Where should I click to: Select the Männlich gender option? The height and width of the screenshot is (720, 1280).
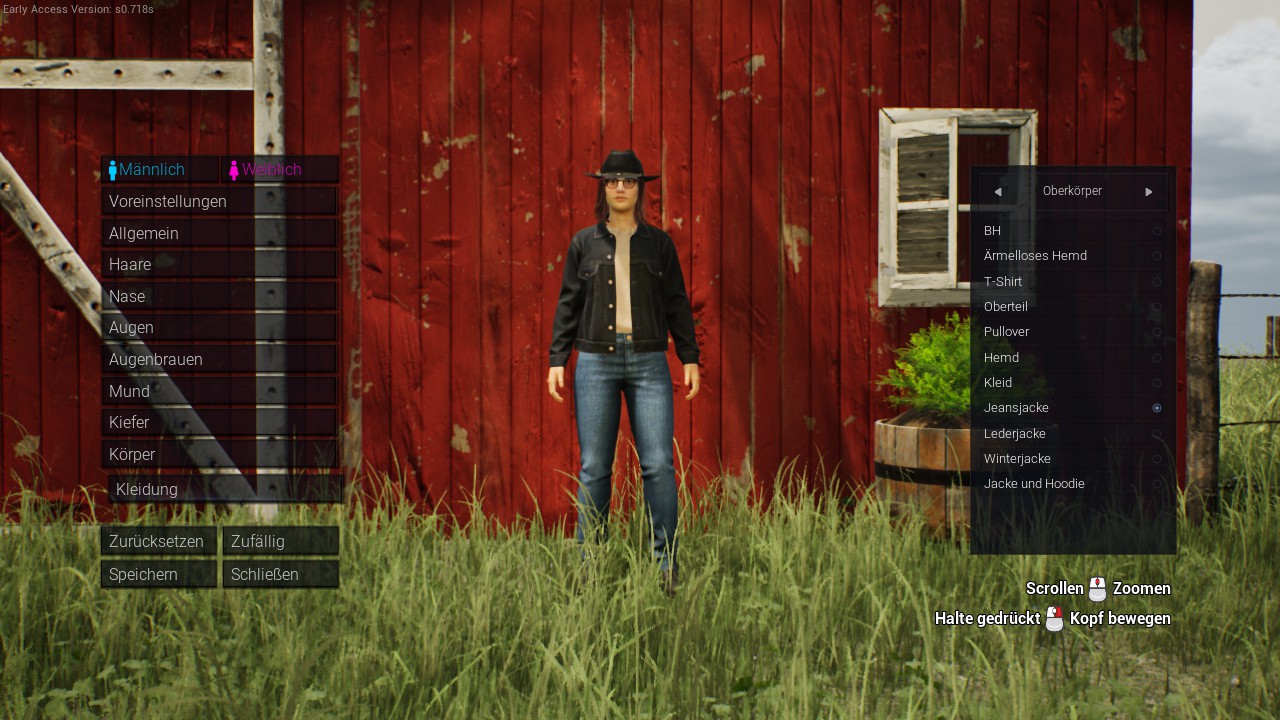click(x=159, y=170)
